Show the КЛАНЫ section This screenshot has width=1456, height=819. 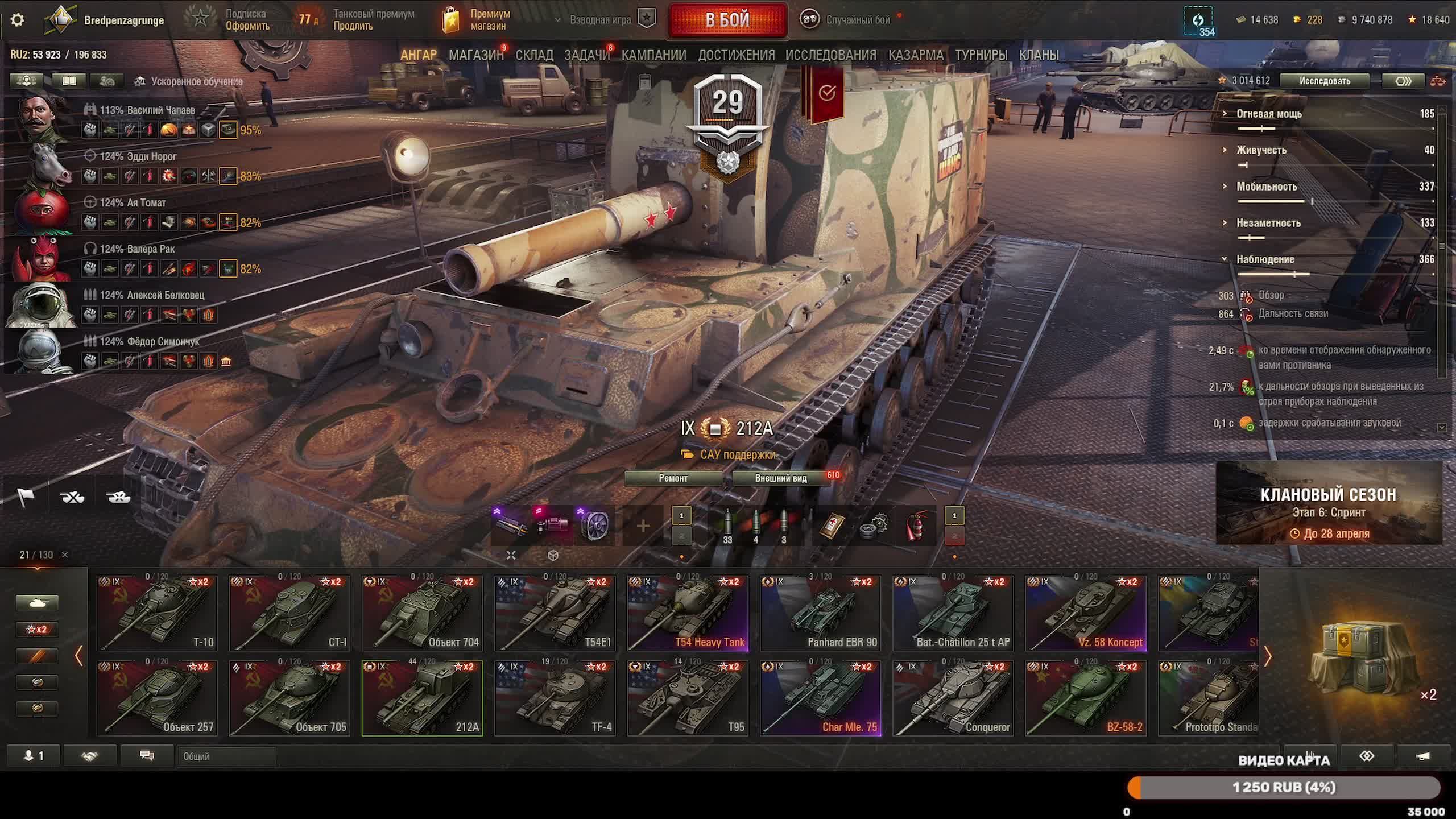click(x=1039, y=55)
